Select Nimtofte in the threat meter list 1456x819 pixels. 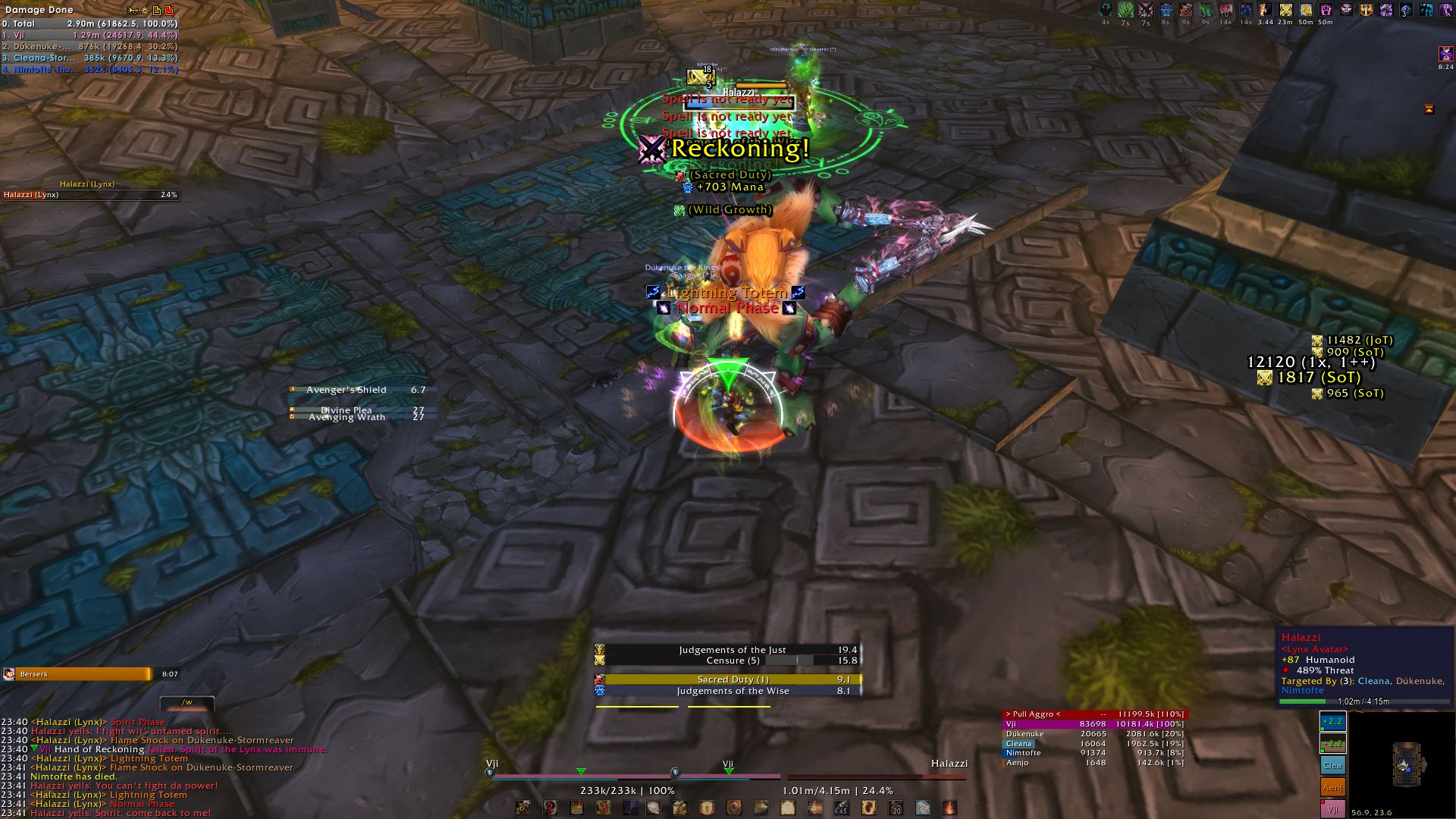1094,753
